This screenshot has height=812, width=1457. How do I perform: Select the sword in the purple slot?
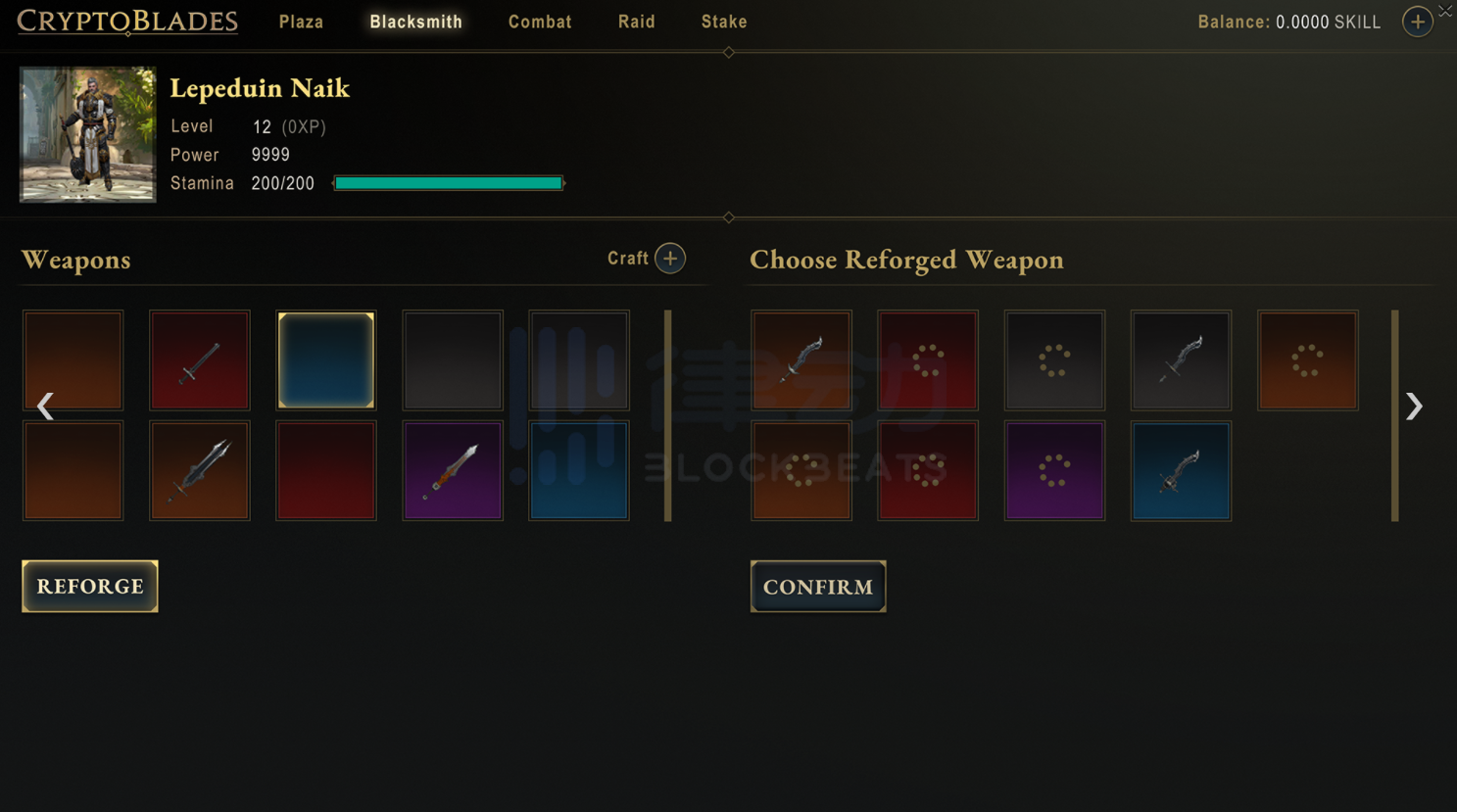pos(453,470)
